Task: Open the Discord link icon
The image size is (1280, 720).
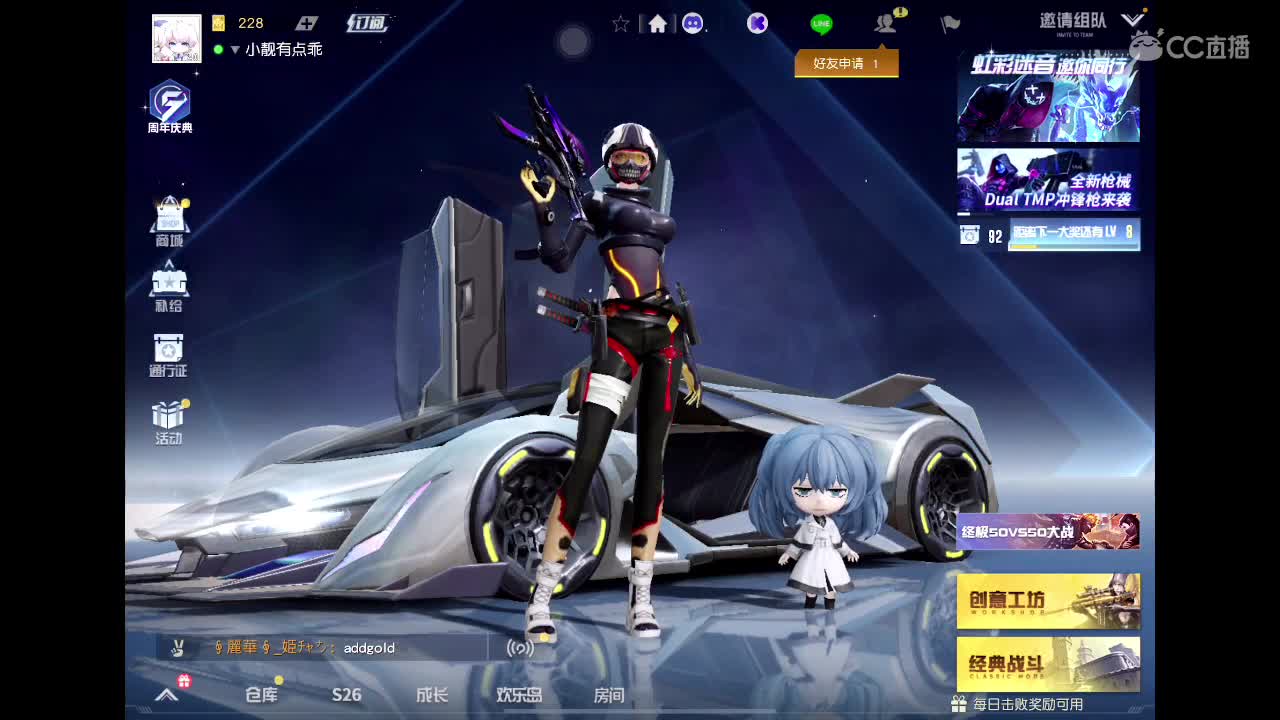Action: point(691,24)
